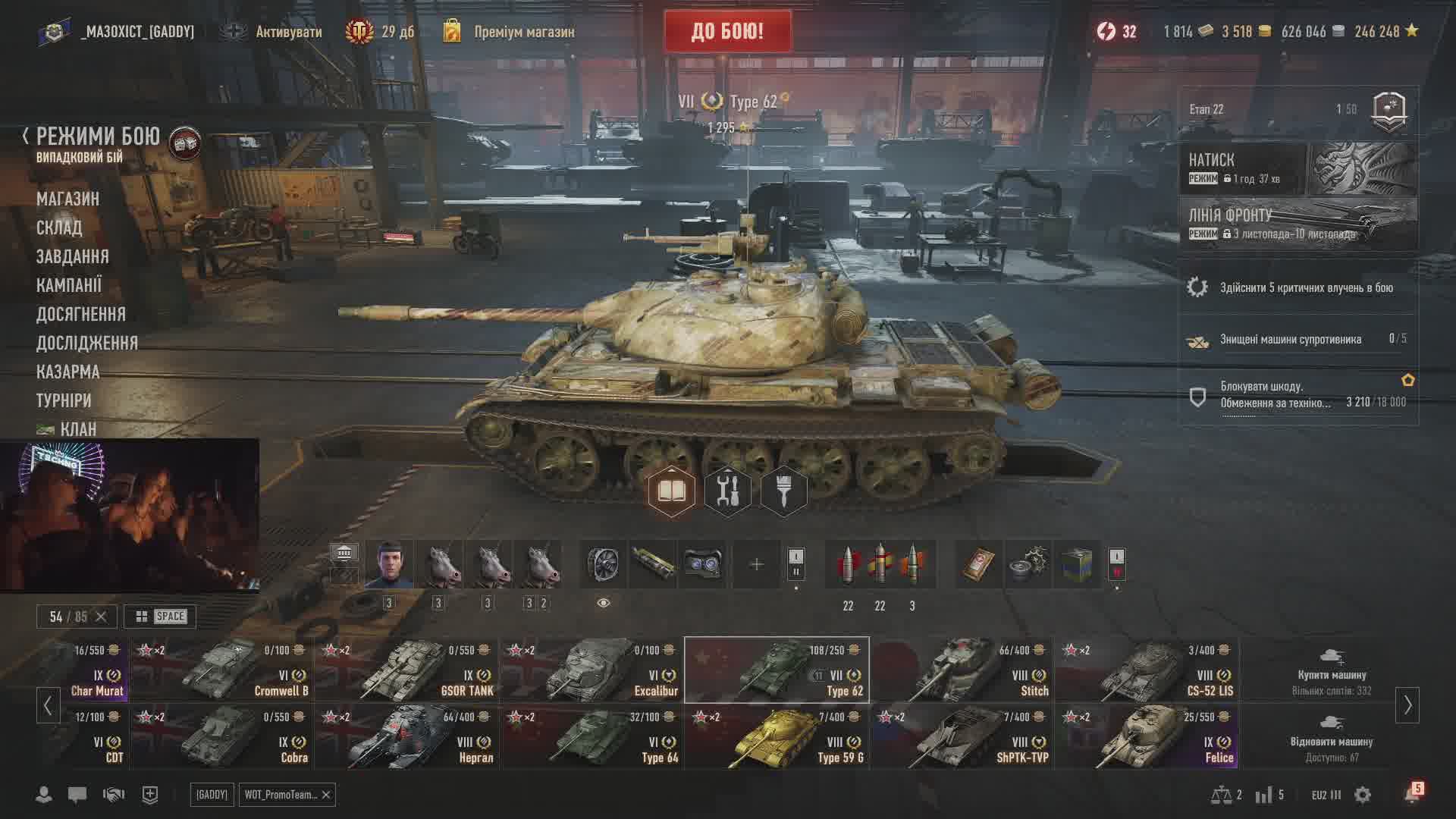The width and height of the screenshot is (1456, 819).
Task: Choose the Cromwell B tank card
Action: [x=222, y=670]
